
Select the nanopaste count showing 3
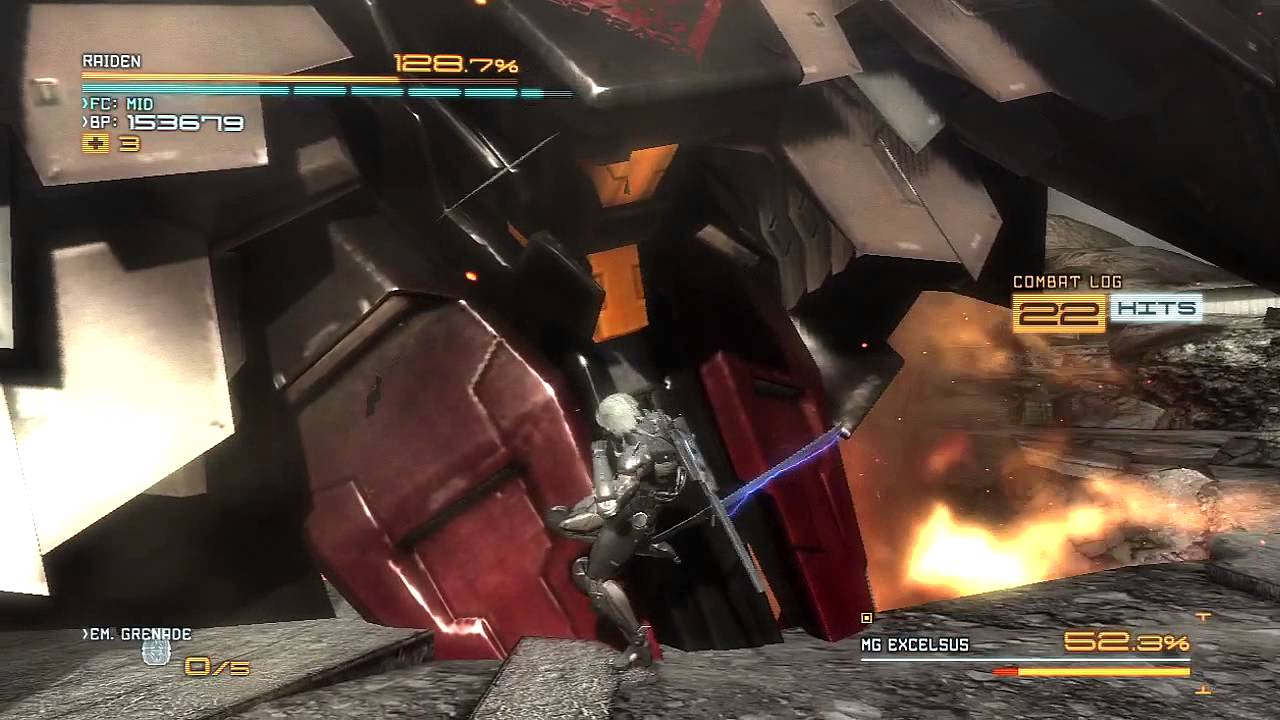click(x=128, y=143)
